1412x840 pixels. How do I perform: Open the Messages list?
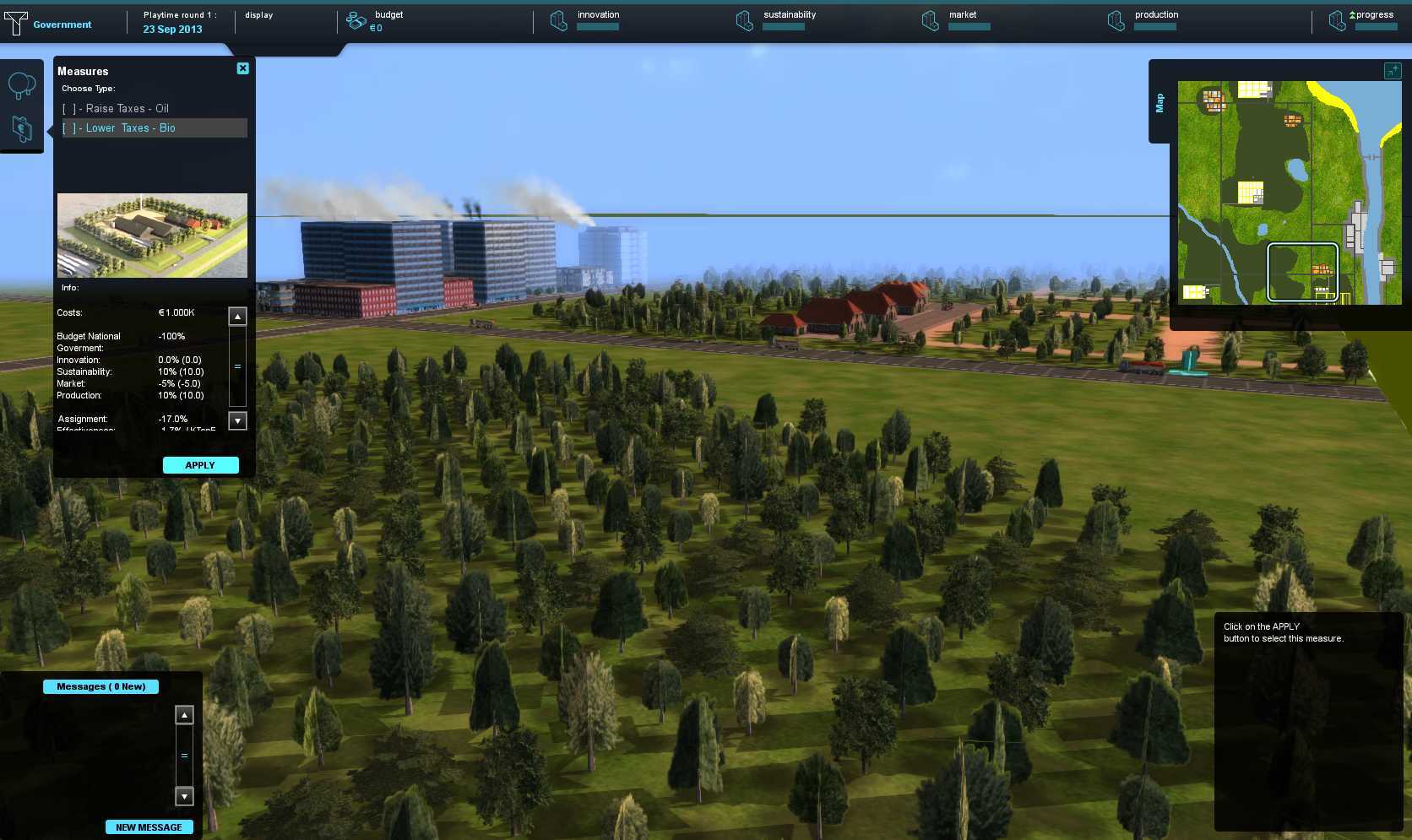point(100,686)
